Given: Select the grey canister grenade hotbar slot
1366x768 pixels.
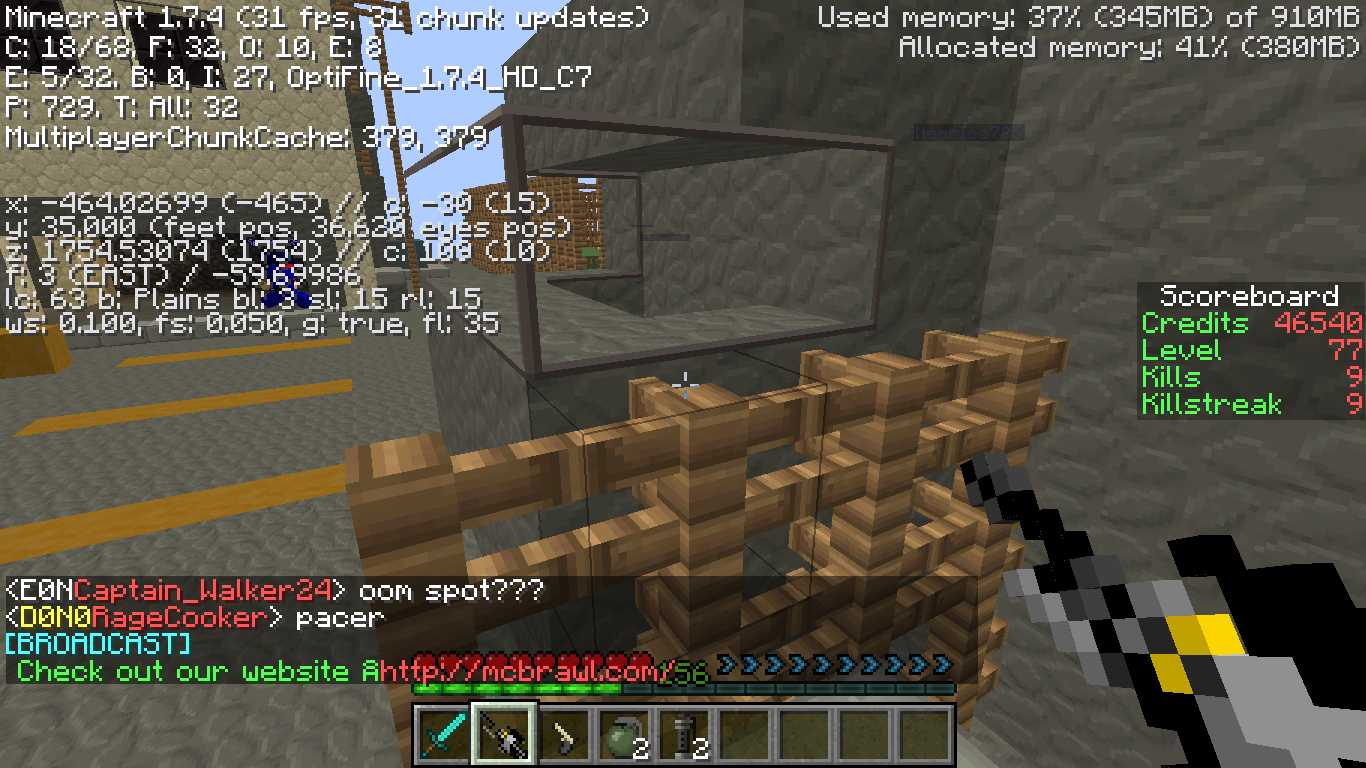Looking at the screenshot, I should coord(684,735).
